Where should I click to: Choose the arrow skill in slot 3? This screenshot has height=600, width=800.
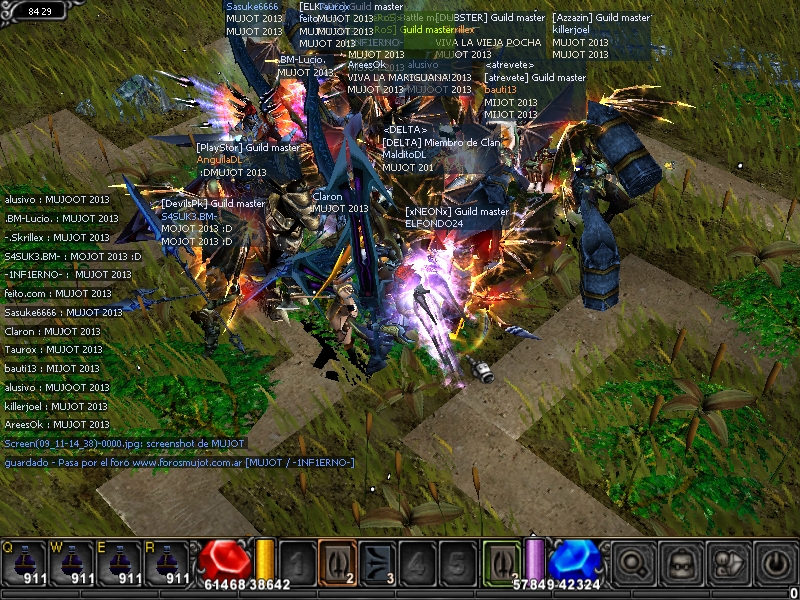click(377, 562)
